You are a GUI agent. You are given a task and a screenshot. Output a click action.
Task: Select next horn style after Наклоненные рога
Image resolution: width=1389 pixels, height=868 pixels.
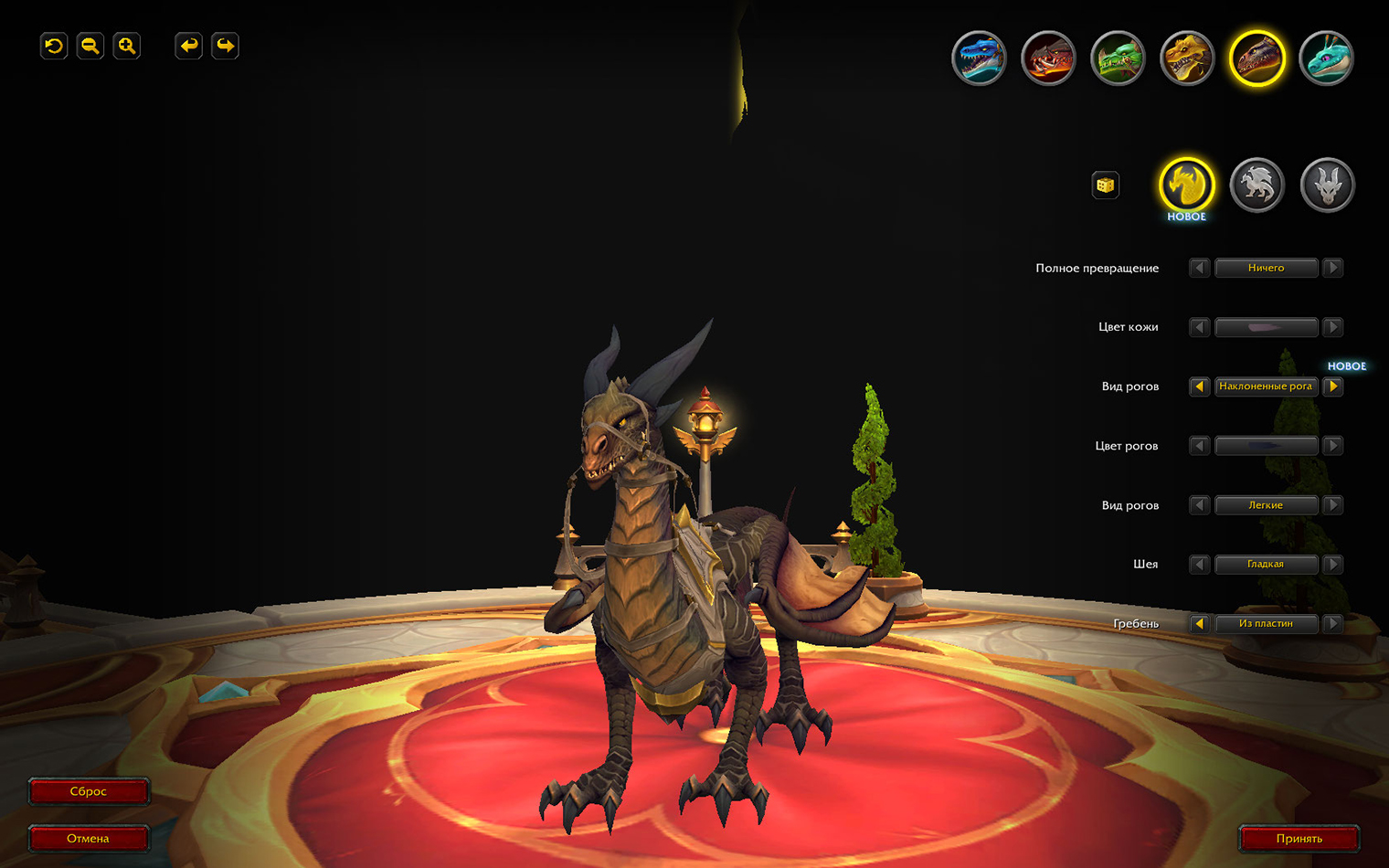point(1333,386)
